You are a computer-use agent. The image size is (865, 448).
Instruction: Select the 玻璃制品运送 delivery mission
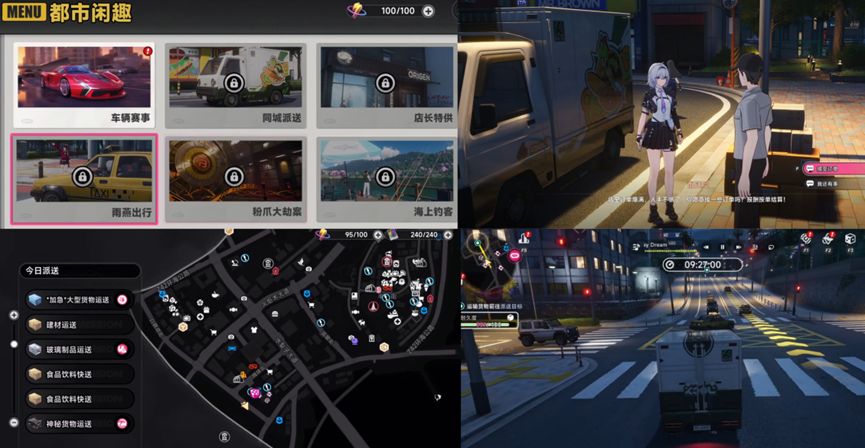tap(78, 349)
